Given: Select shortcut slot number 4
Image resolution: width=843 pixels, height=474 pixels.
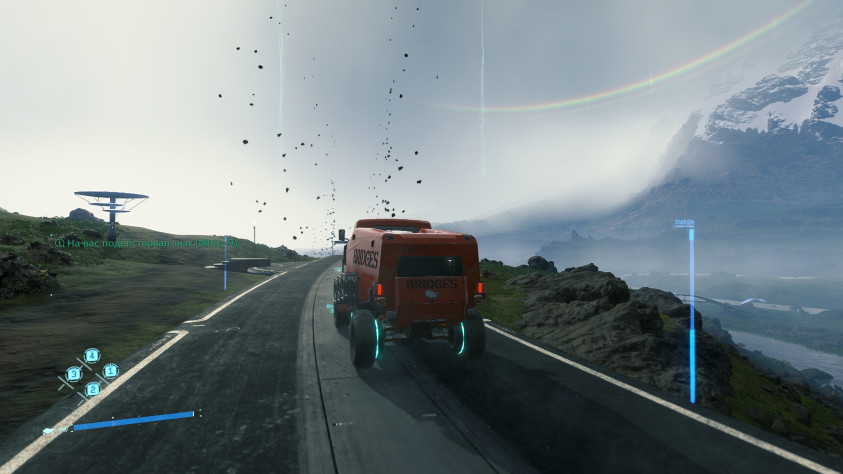Looking at the screenshot, I should click(x=92, y=355).
